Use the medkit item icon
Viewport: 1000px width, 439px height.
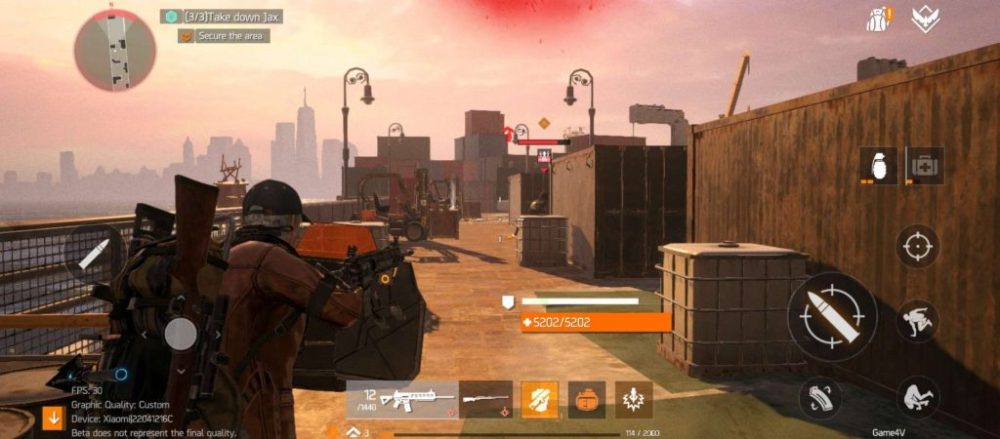(924, 166)
